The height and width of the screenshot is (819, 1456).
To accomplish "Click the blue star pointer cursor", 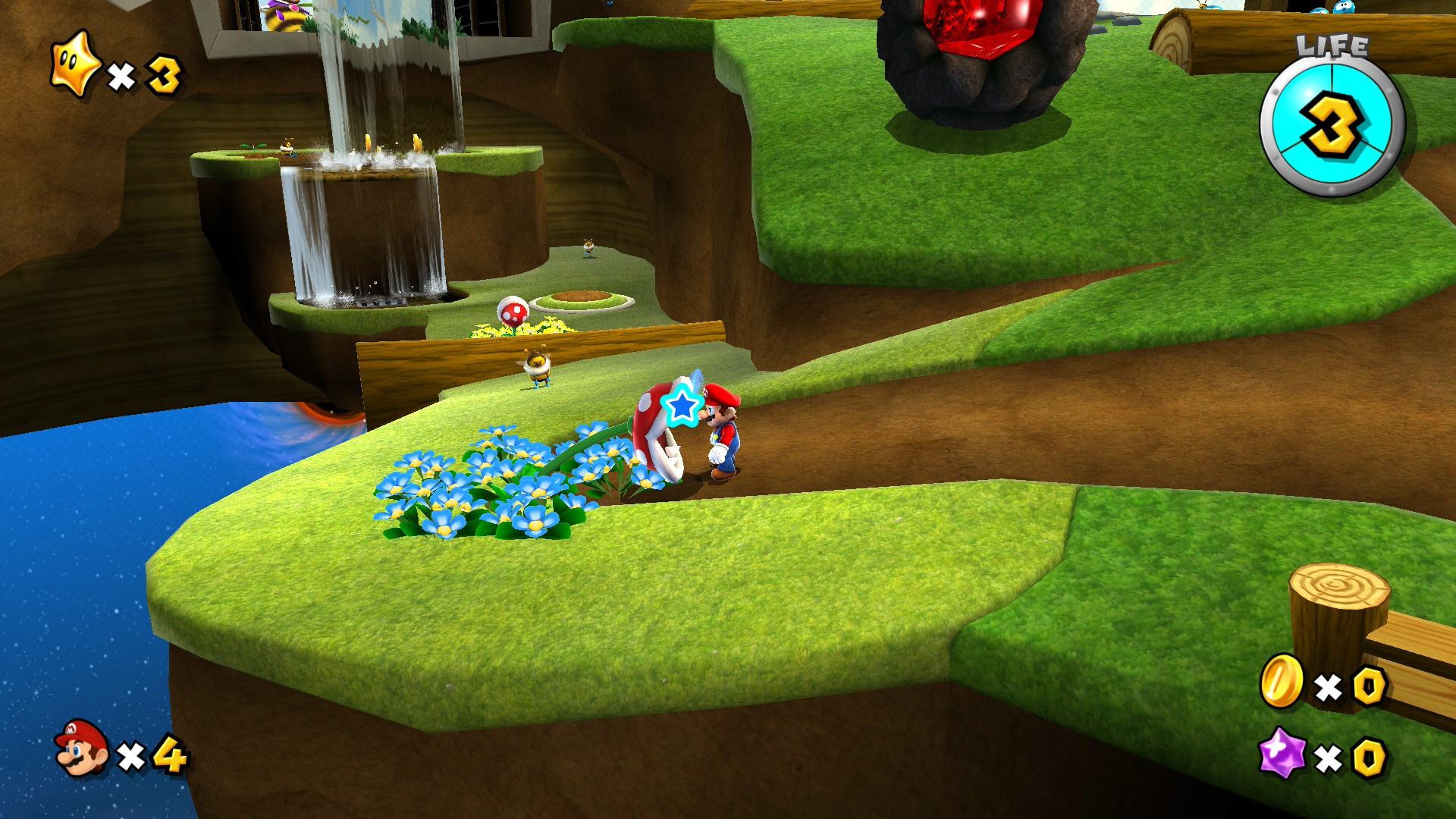I will click(x=682, y=406).
